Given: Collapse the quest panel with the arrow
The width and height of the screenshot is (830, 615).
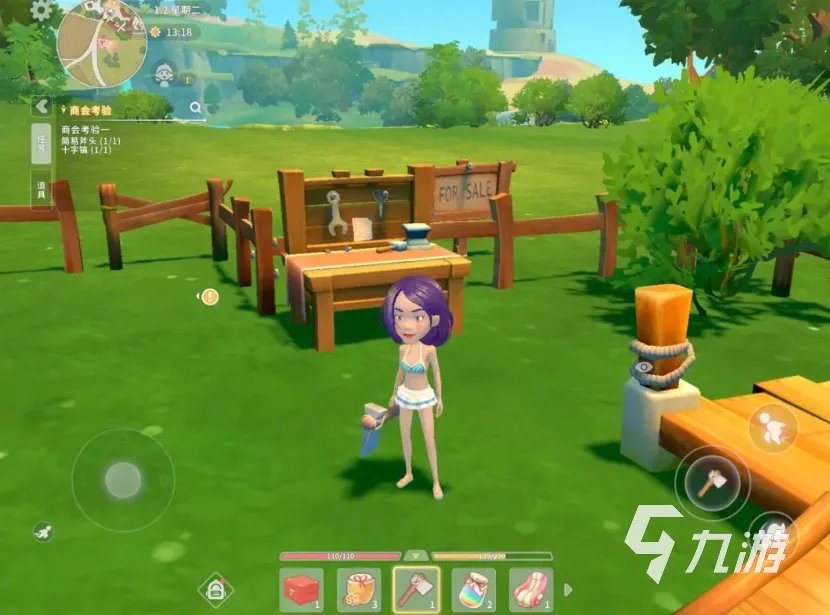Looking at the screenshot, I should click(41, 106).
